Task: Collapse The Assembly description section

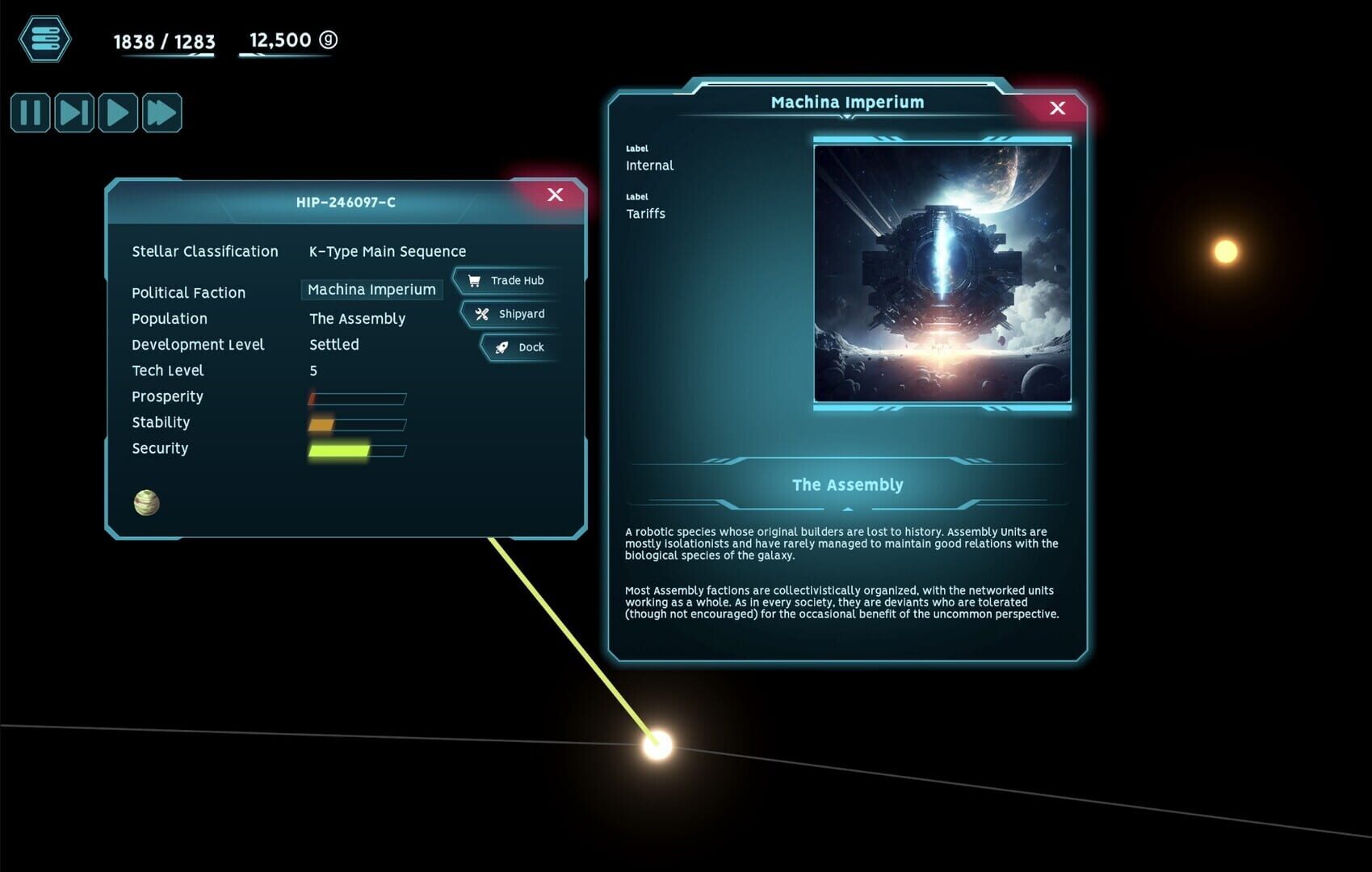Action: 846,509
